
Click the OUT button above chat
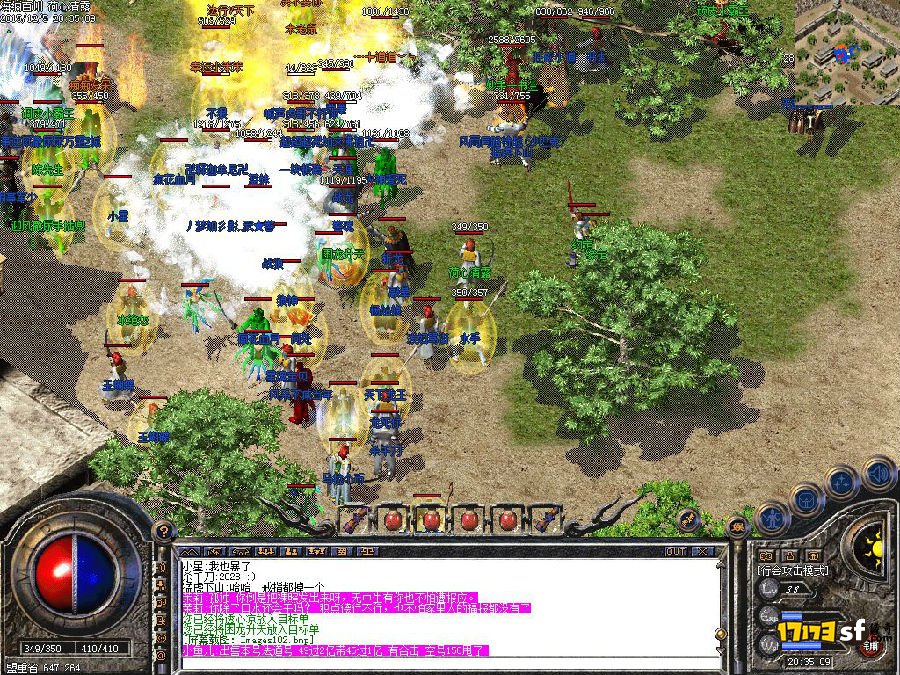click(x=676, y=551)
